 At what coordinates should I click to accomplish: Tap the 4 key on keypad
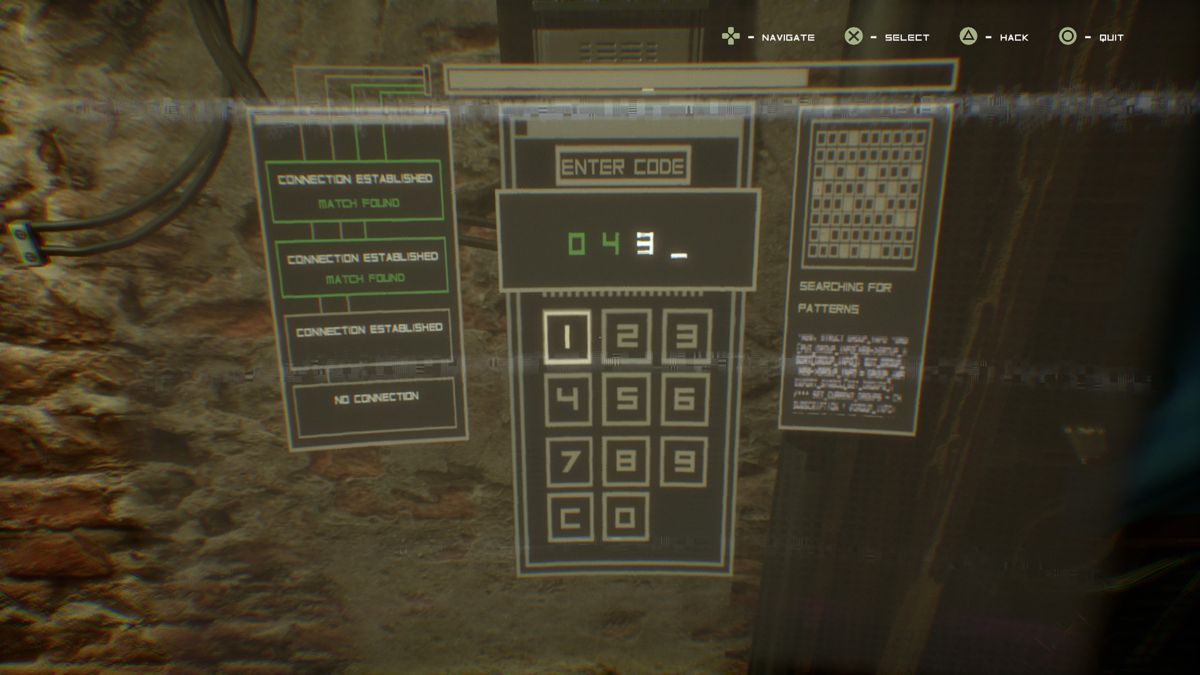pos(567,399)
